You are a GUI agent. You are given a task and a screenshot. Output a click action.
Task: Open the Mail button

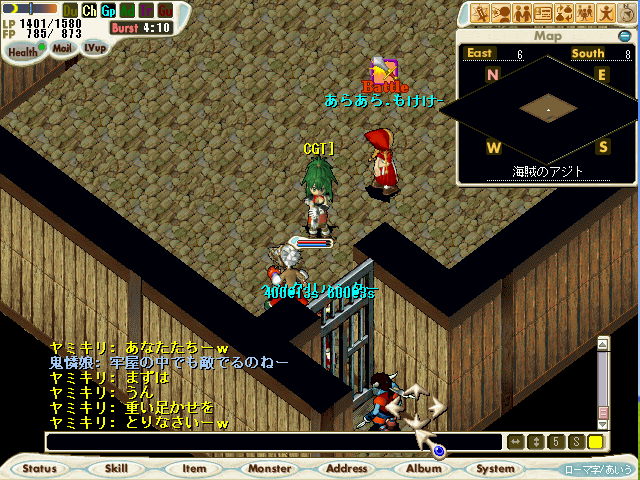click(62, 48)
